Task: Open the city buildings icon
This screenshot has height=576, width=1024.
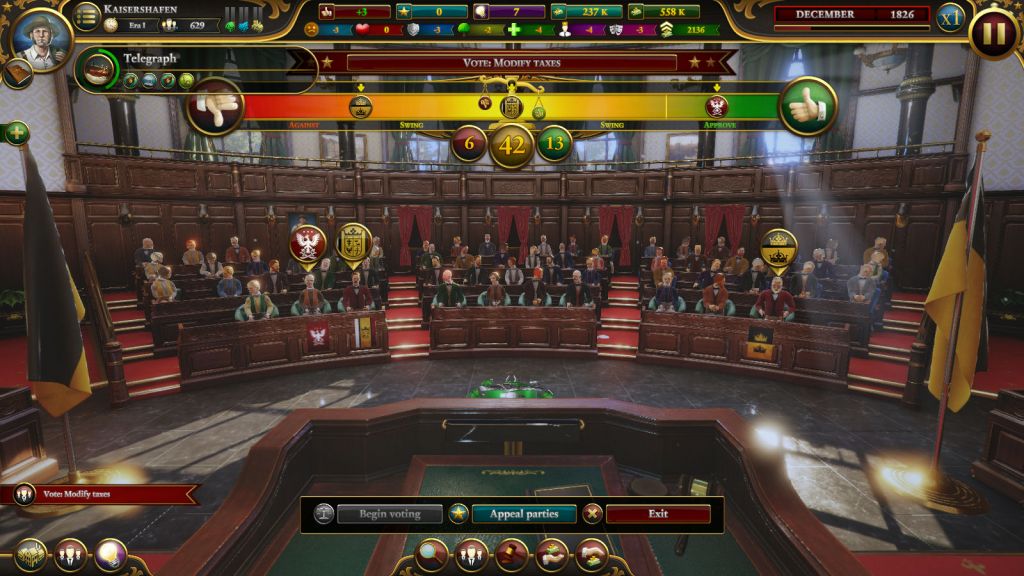Action: pyautogui.click(x=30, y=555)
